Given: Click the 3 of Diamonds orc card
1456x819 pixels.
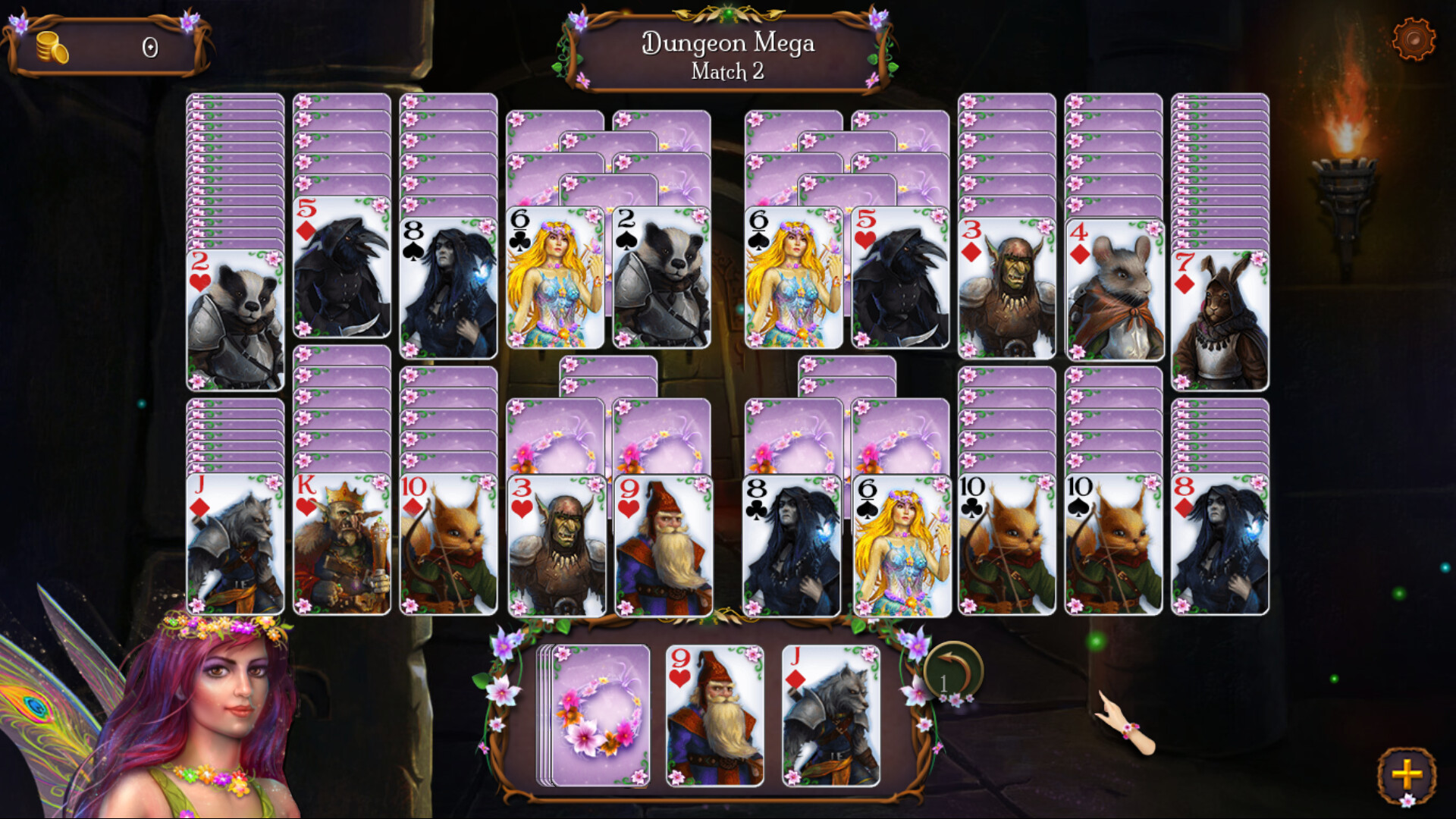Looking at the screenshot, I should (x=1009, y=288).
